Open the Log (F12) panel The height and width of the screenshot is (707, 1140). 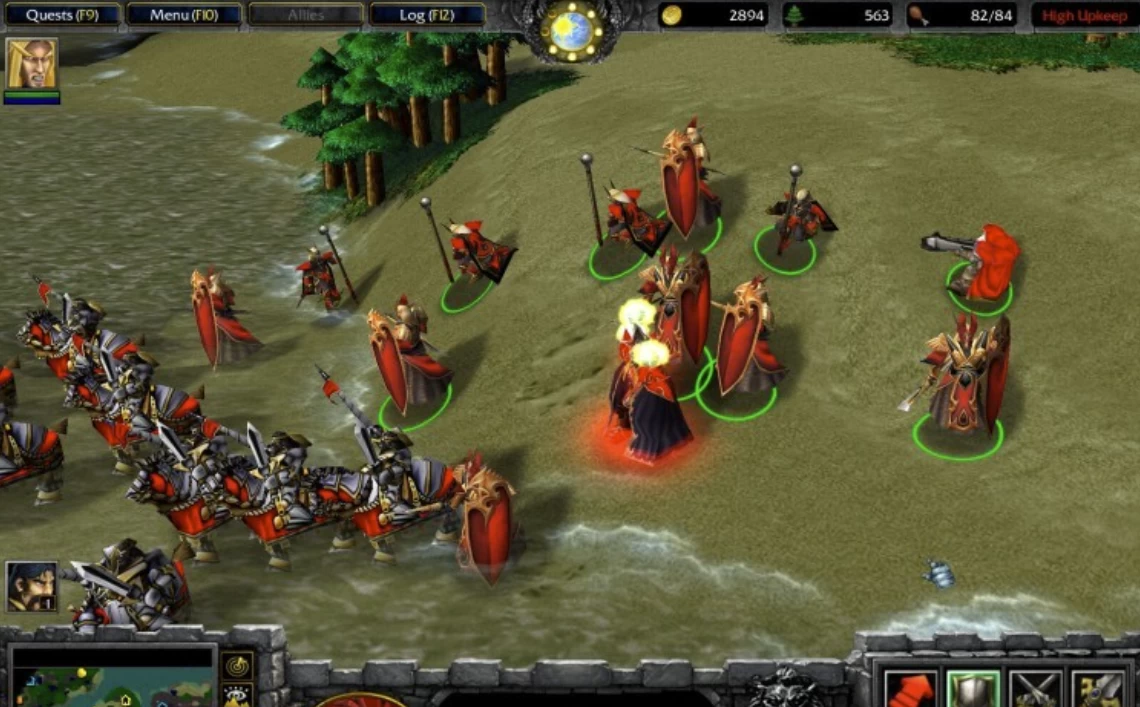pyautogui.click(x=426, y=15)
